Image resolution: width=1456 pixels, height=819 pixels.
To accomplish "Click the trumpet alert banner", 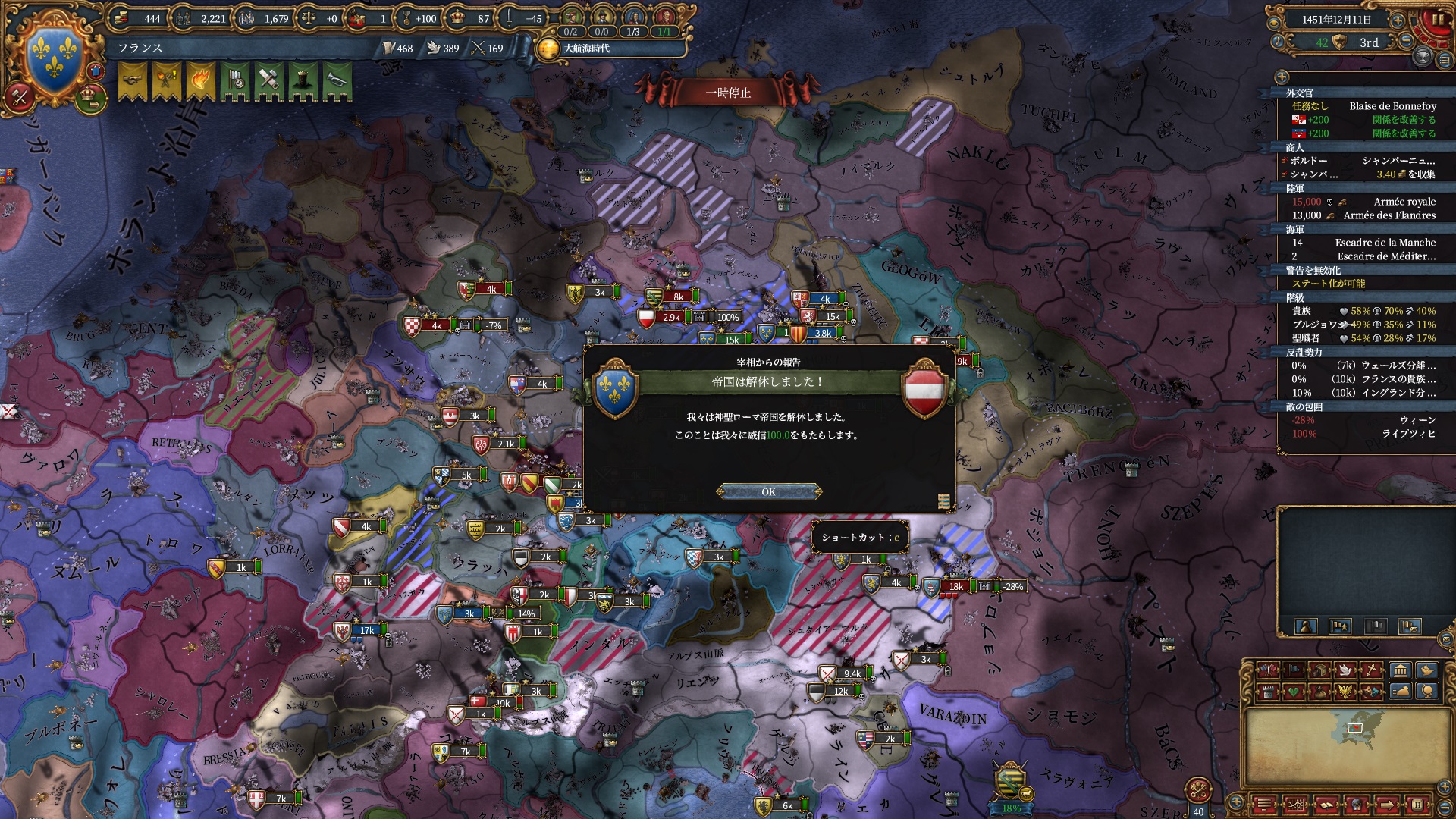I will [337, 81].
